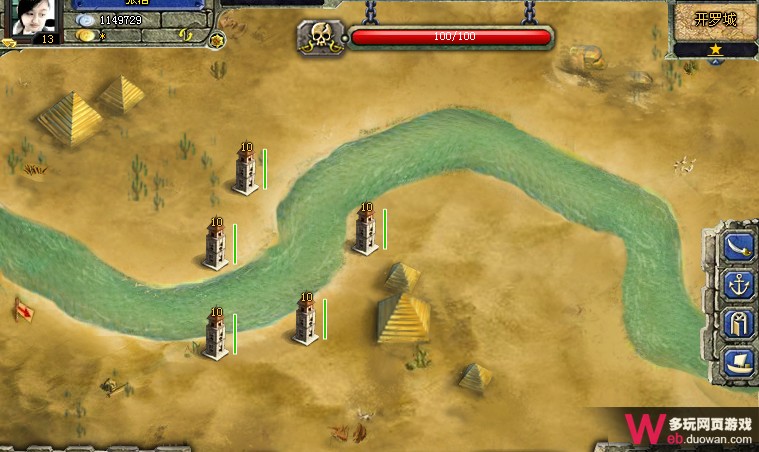Open the archway gate menu button

(x=737, y=323)
